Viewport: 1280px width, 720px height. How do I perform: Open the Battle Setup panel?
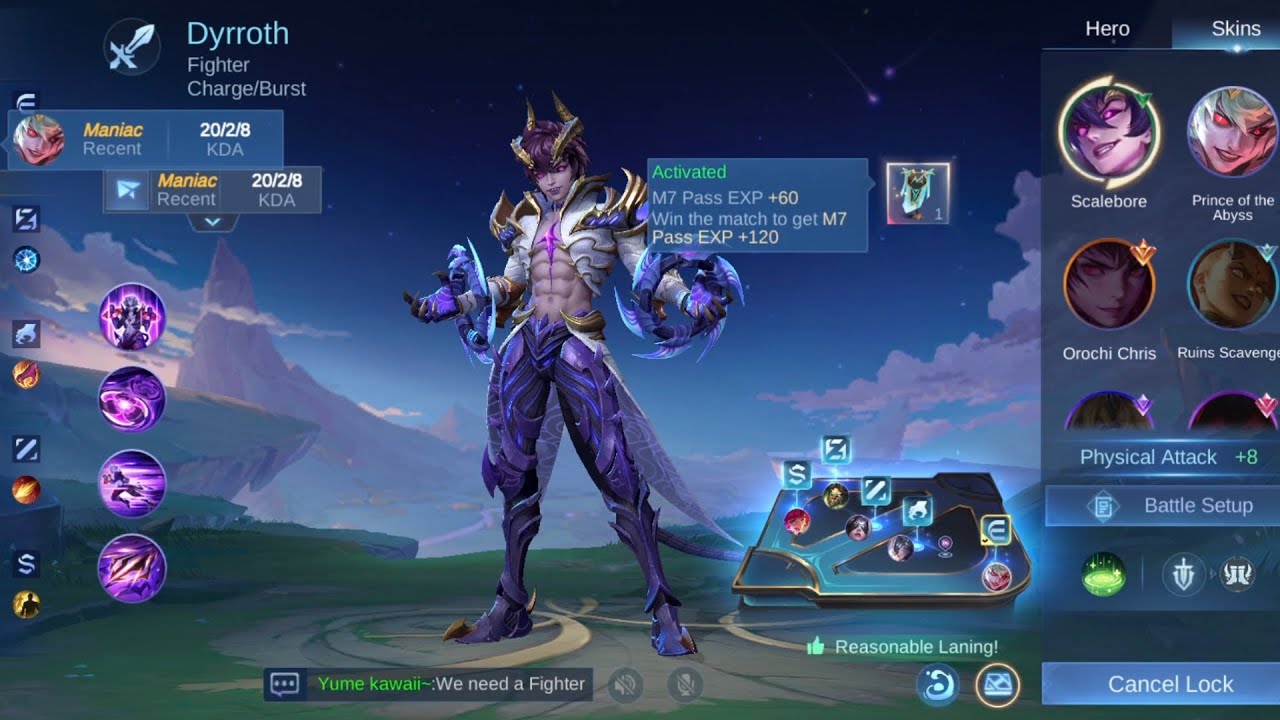pyautogui.click(x=1163, y=506)
